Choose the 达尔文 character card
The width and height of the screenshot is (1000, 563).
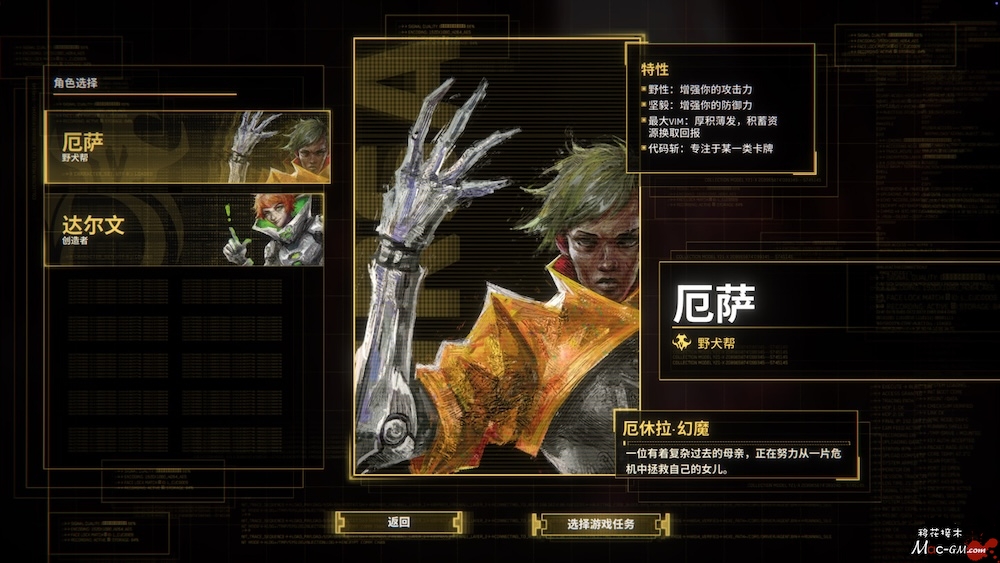tap(184, 230)
